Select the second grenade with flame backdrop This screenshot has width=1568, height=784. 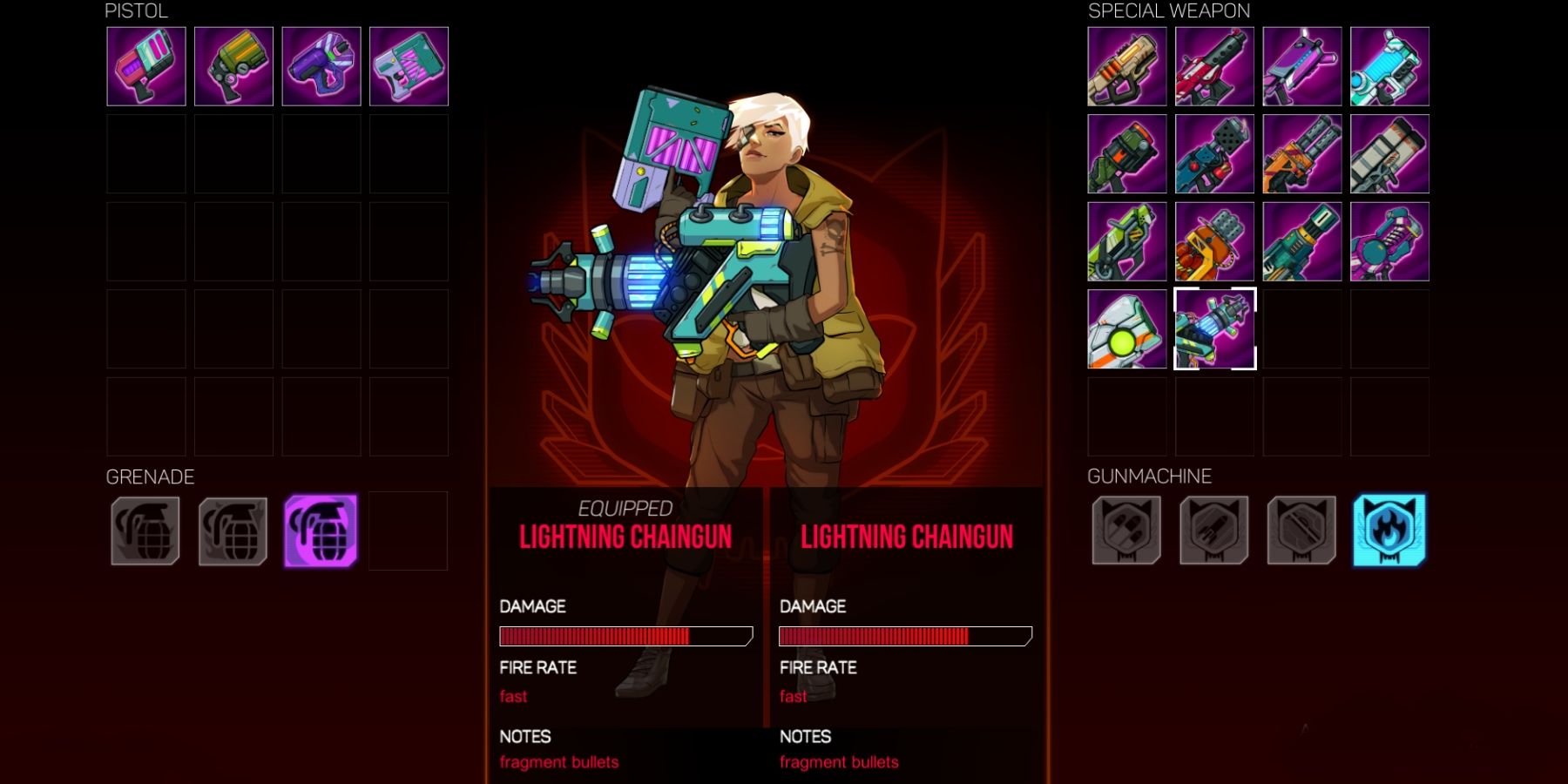[x=233, y=531]
